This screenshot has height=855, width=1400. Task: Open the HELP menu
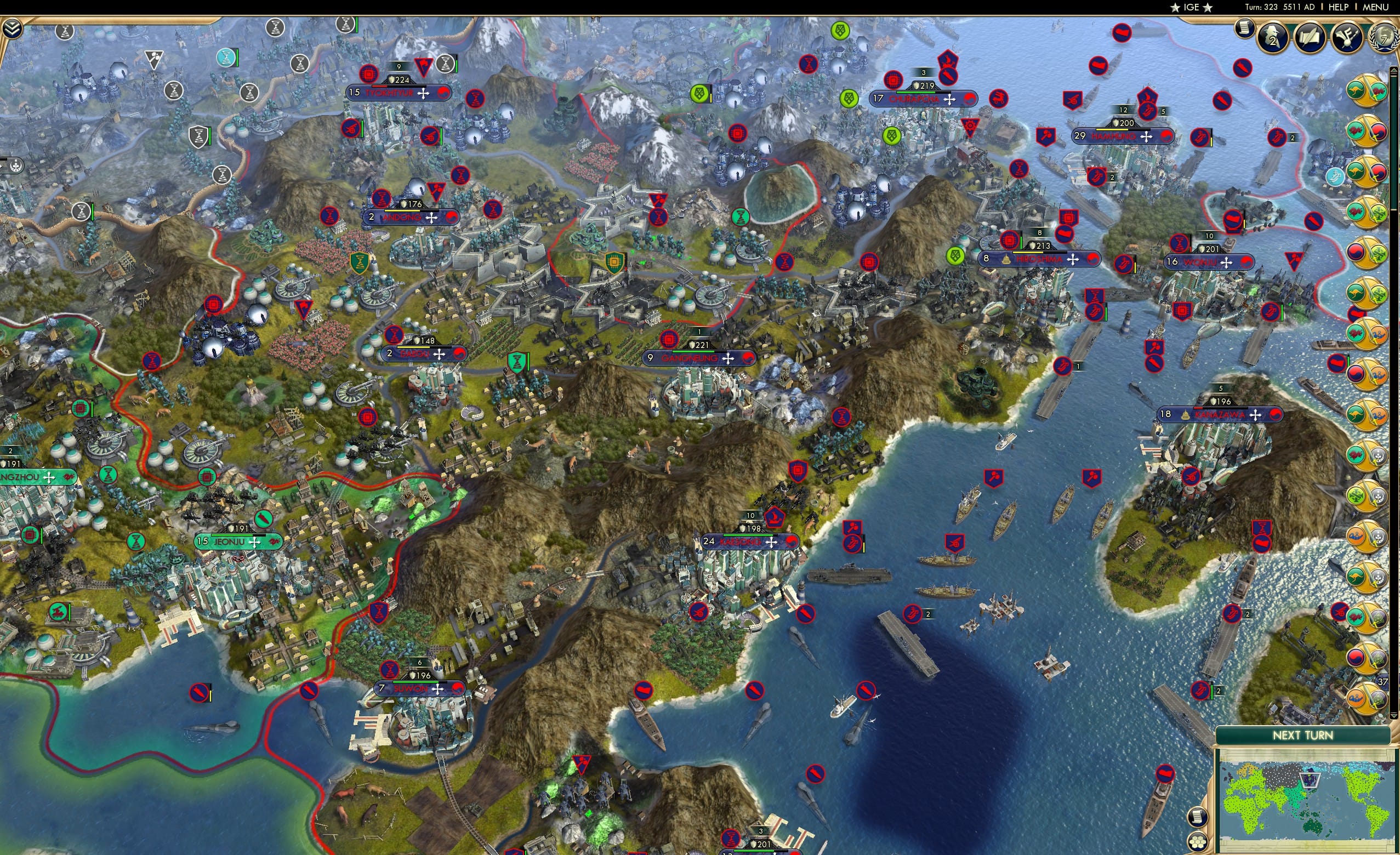[1339, 7]
